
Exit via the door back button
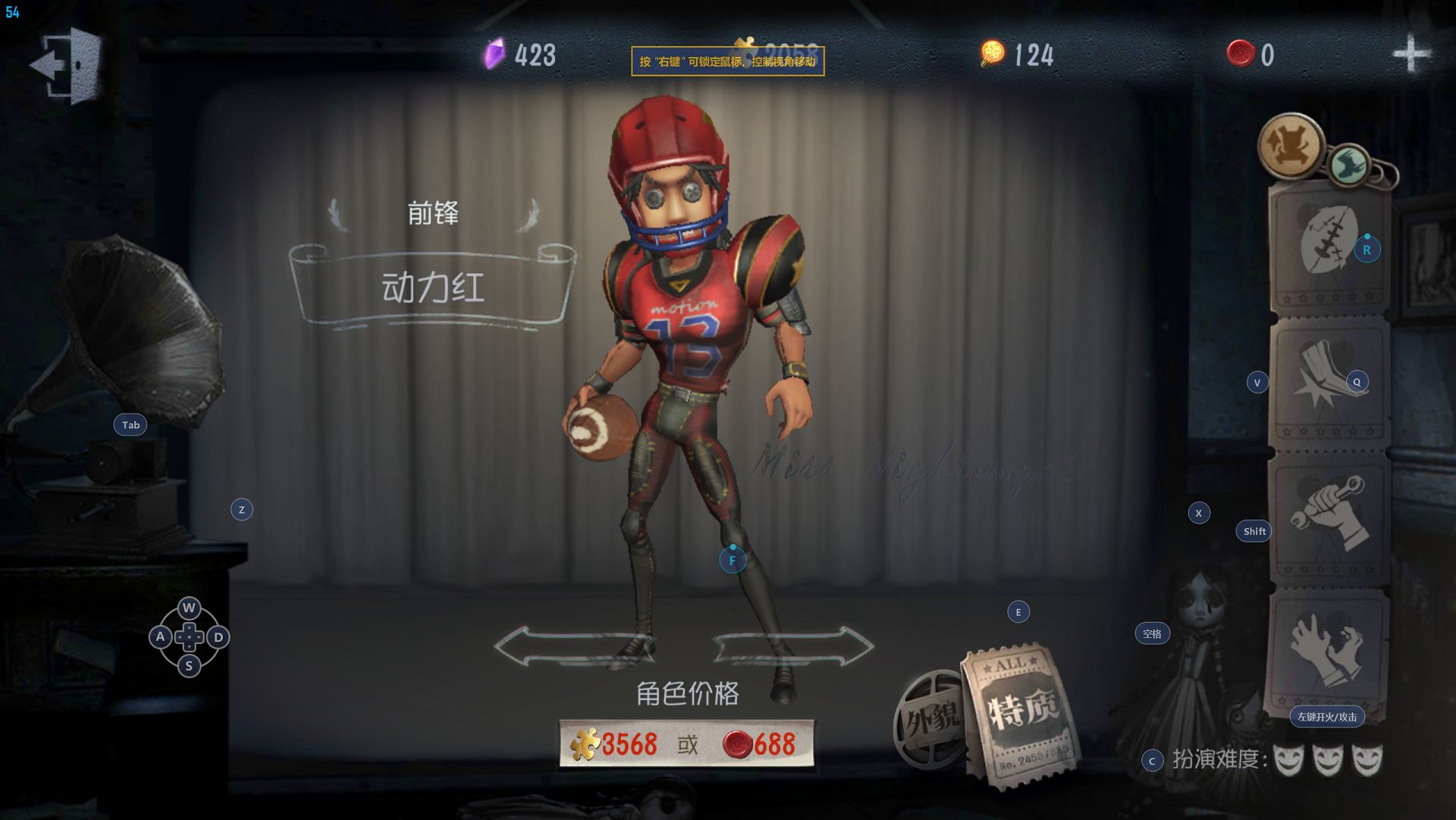pyautogui.click(x=67, y=64)
